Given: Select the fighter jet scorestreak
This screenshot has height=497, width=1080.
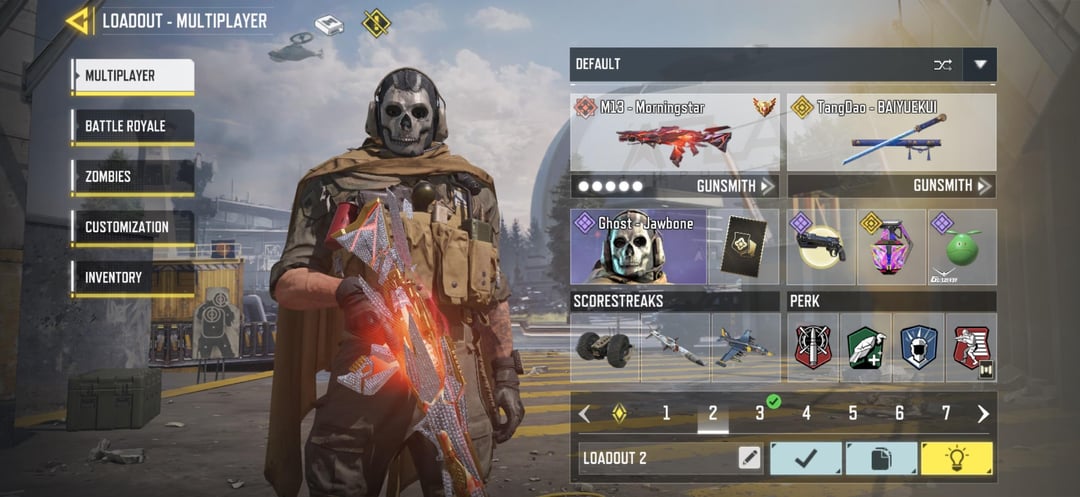Looking at the screenshot, I should [x=745, y=347].
